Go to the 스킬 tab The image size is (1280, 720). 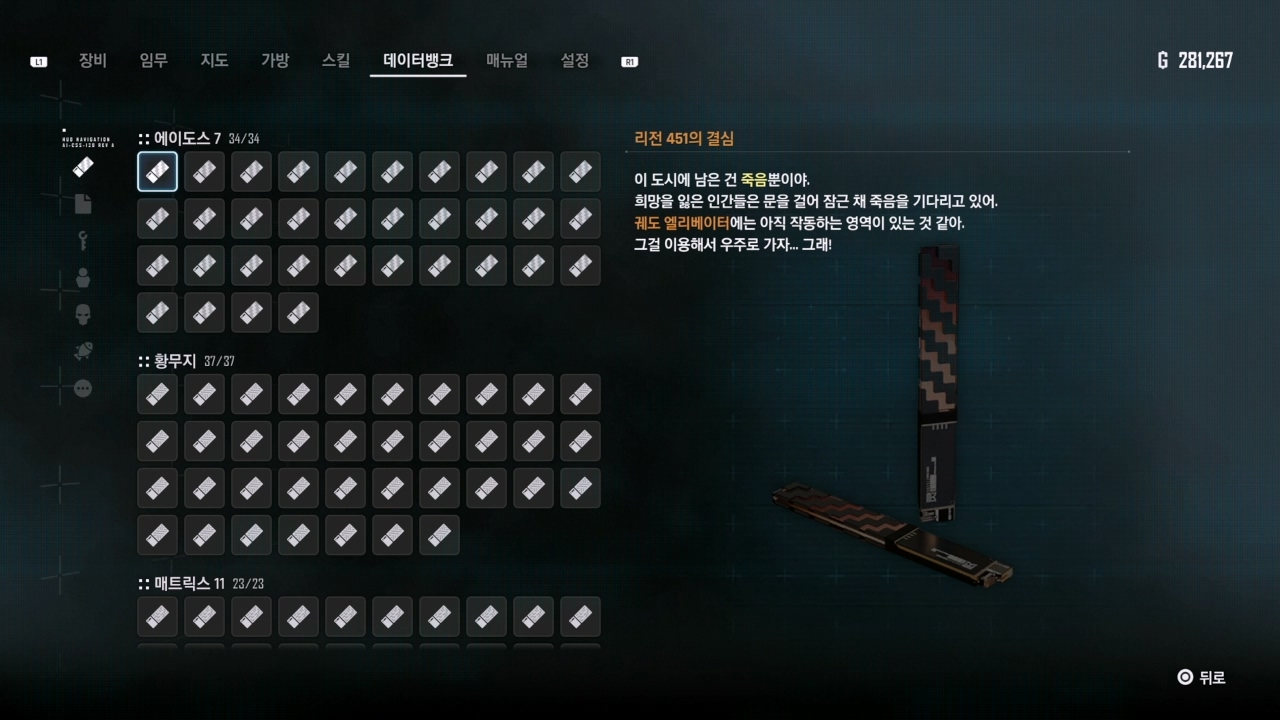point(336,61)
